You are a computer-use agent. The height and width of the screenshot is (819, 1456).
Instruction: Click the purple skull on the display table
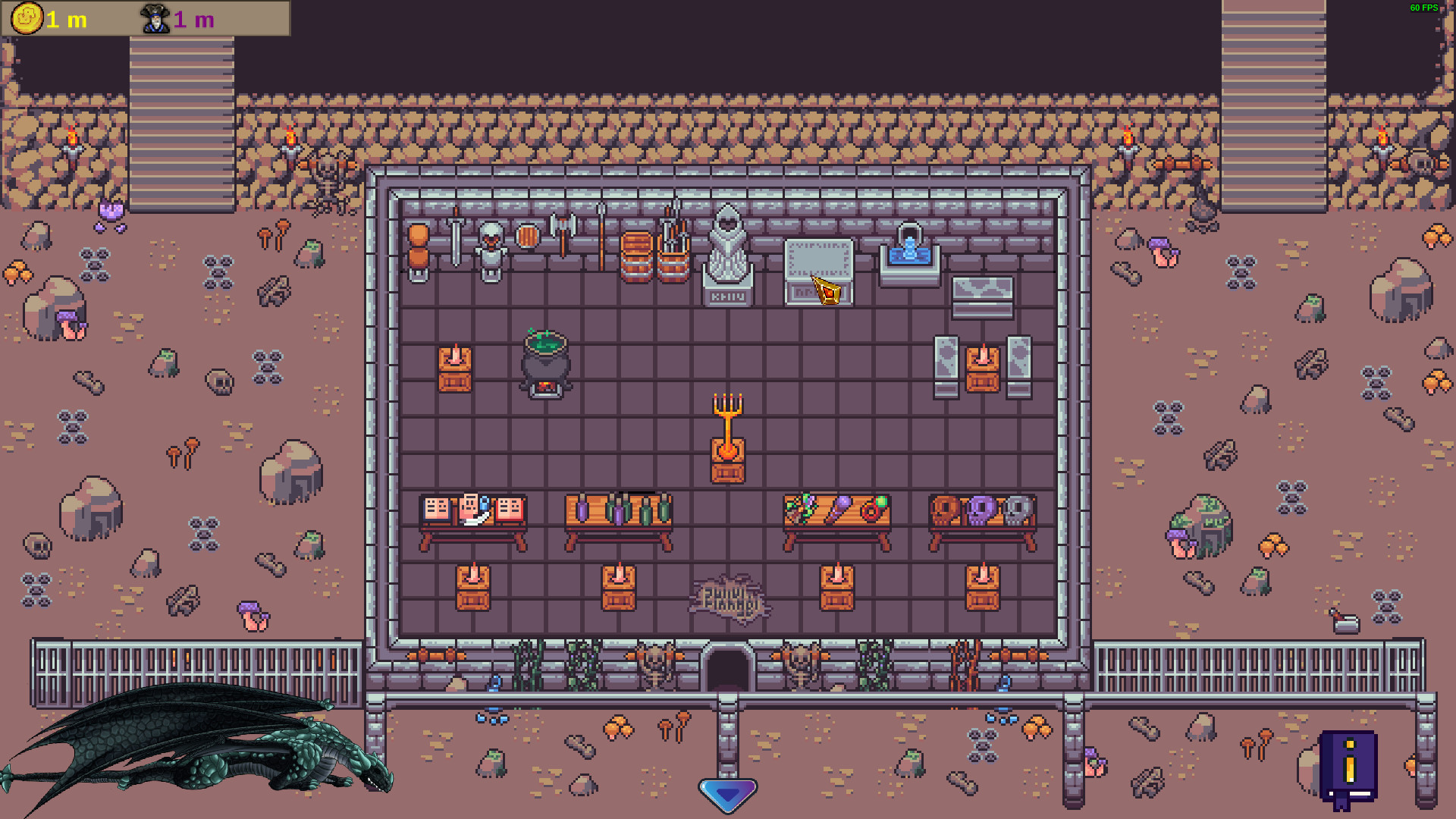[982, 512]
